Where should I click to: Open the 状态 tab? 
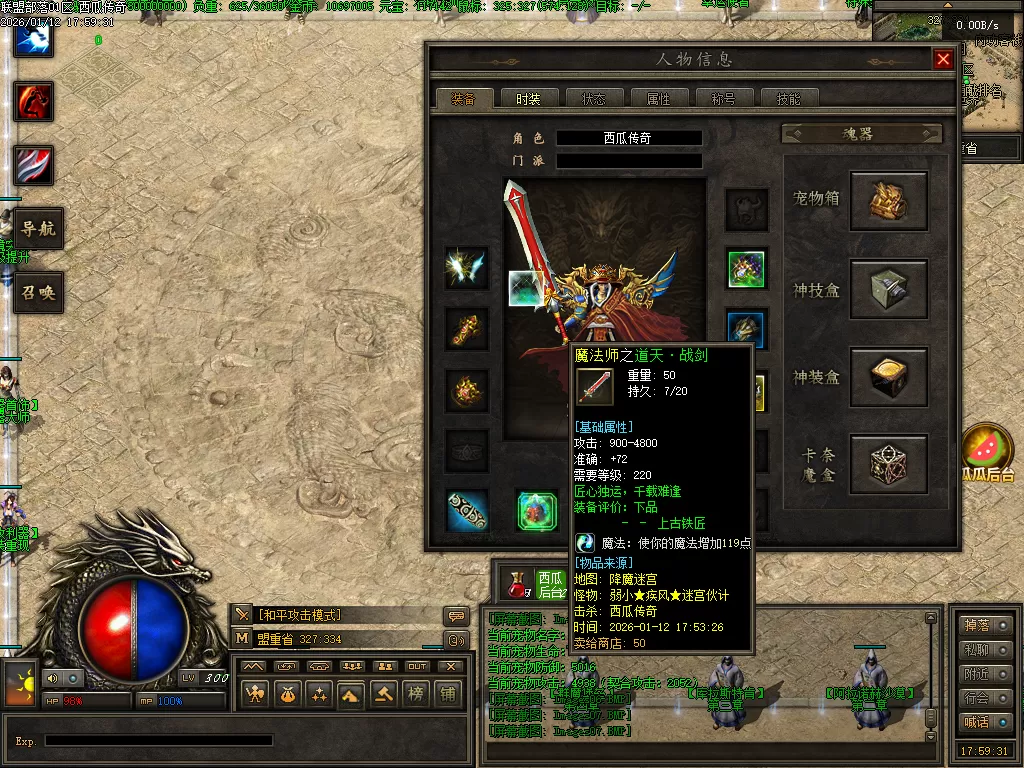pyautogui.click(x=593, y=99)
